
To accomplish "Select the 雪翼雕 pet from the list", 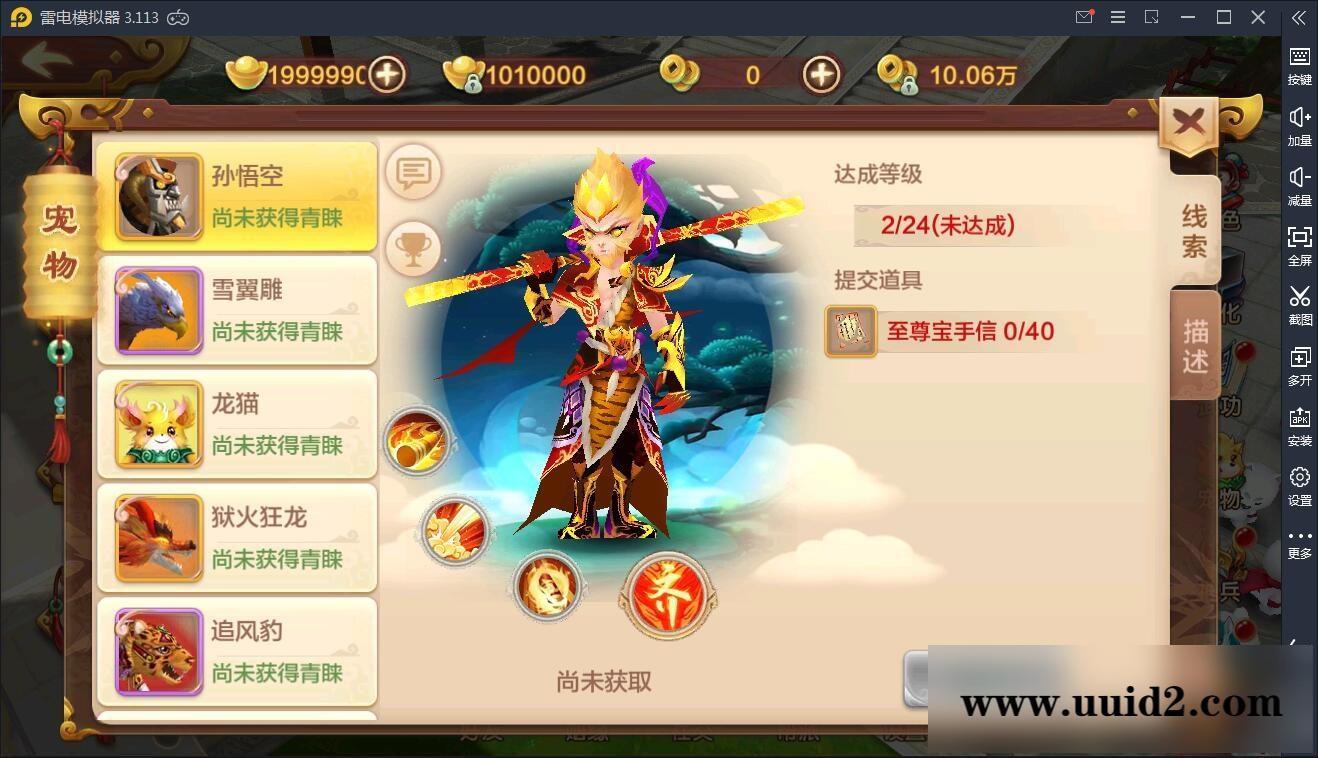I will [237, 310].
